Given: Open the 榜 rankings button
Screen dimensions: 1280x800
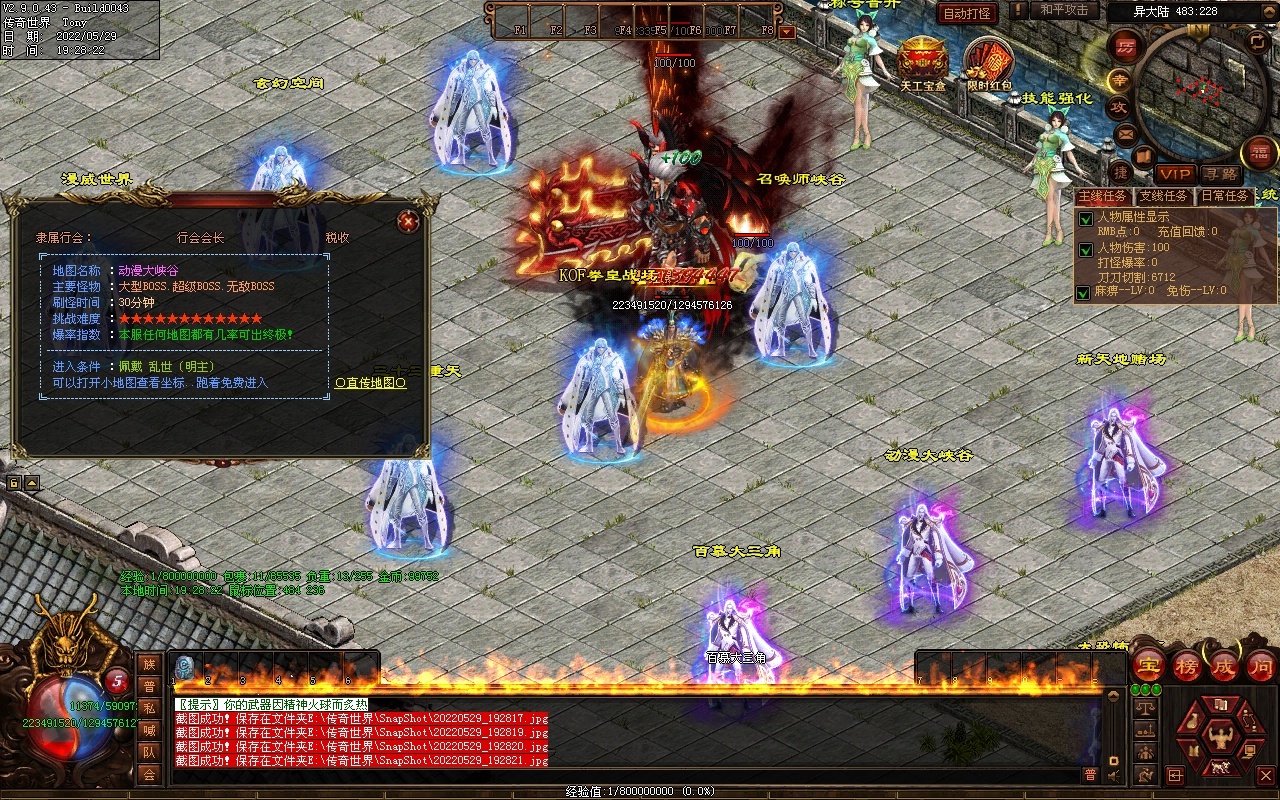Looking at the screenshot, I should [1186, 665].
